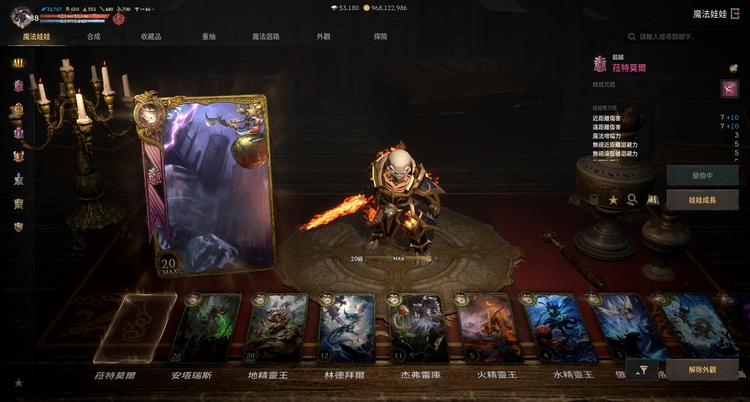This screenshot has width=750, height=402.
Task: Open the 外觀 tab
Action: [323, 36]
